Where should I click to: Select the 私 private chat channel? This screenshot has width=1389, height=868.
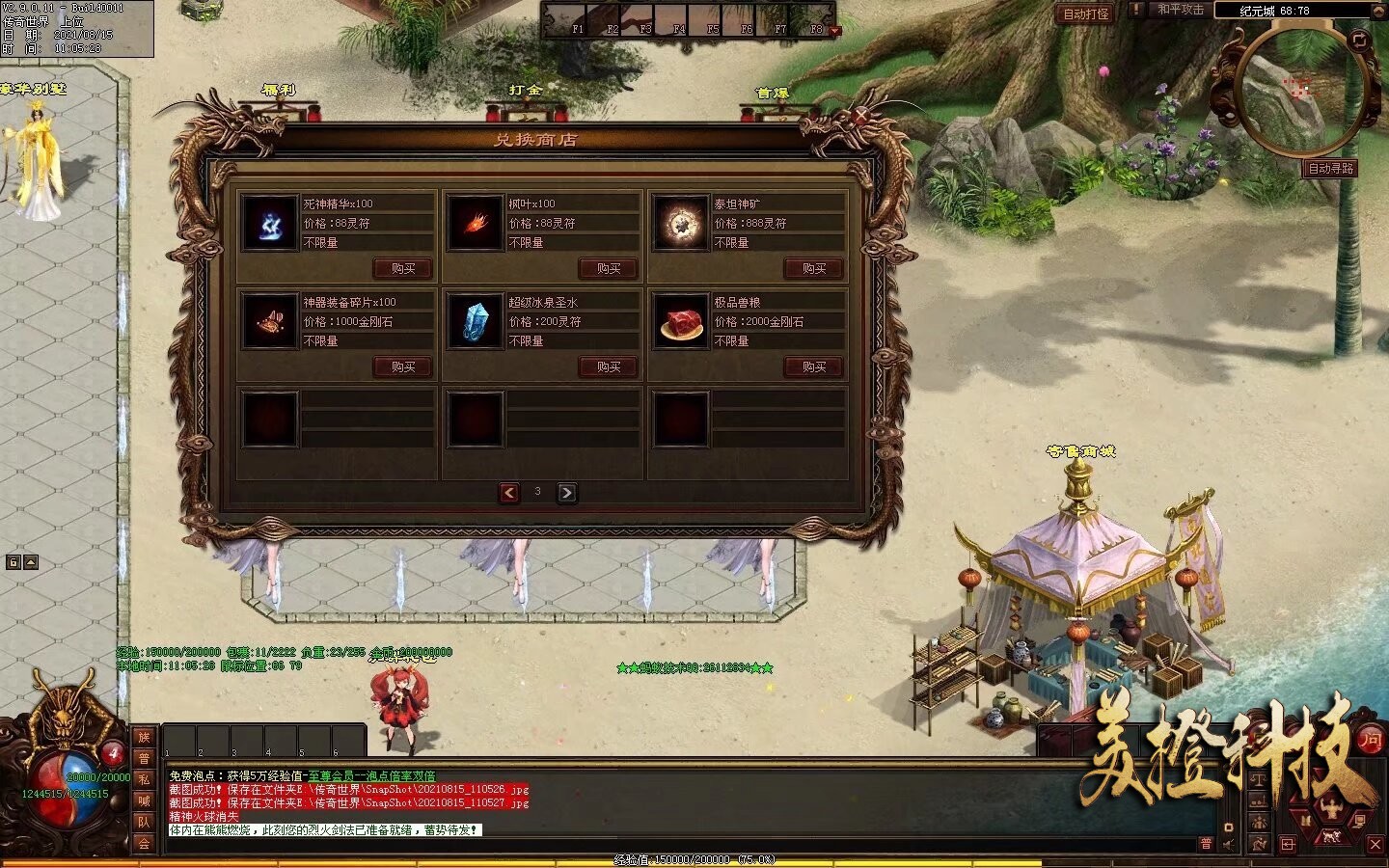(x=144, y=779)
